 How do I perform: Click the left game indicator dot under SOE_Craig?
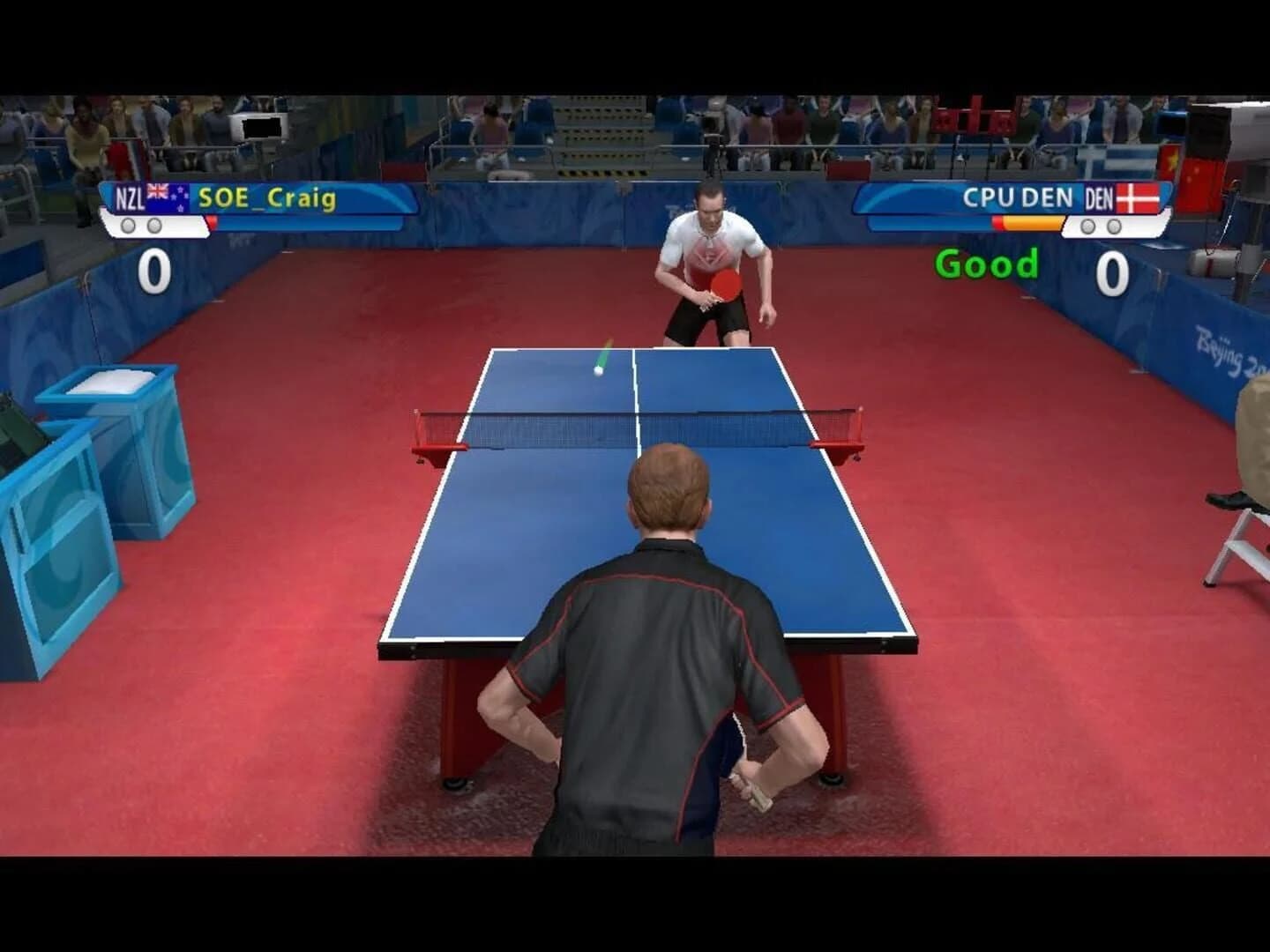127,224
